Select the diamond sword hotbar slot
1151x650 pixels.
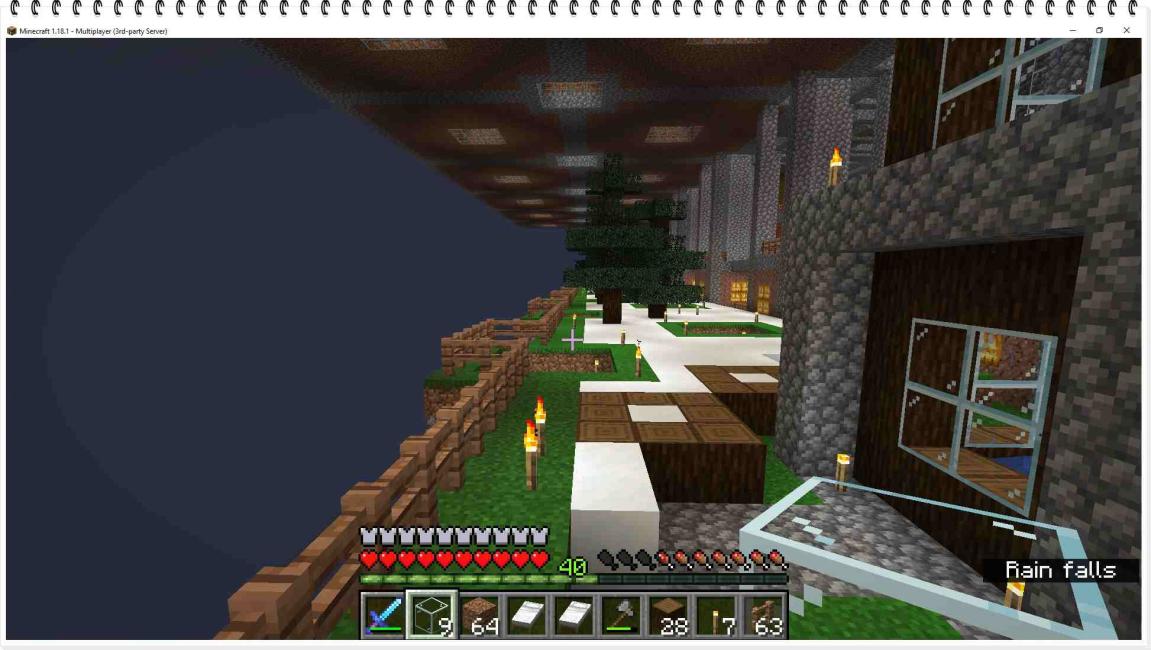pos(383,615)
